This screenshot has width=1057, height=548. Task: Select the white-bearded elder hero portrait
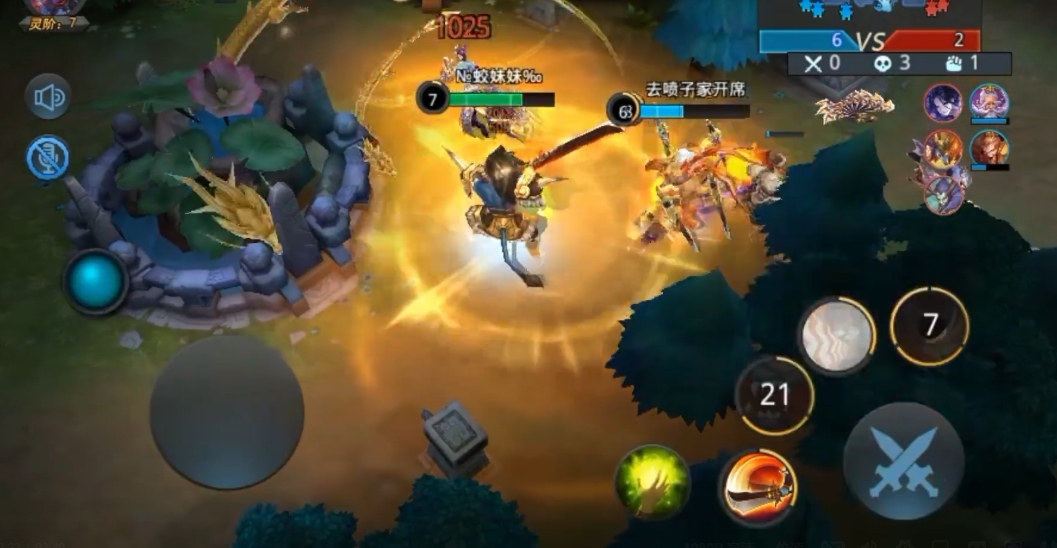click(x=989, y=102)
